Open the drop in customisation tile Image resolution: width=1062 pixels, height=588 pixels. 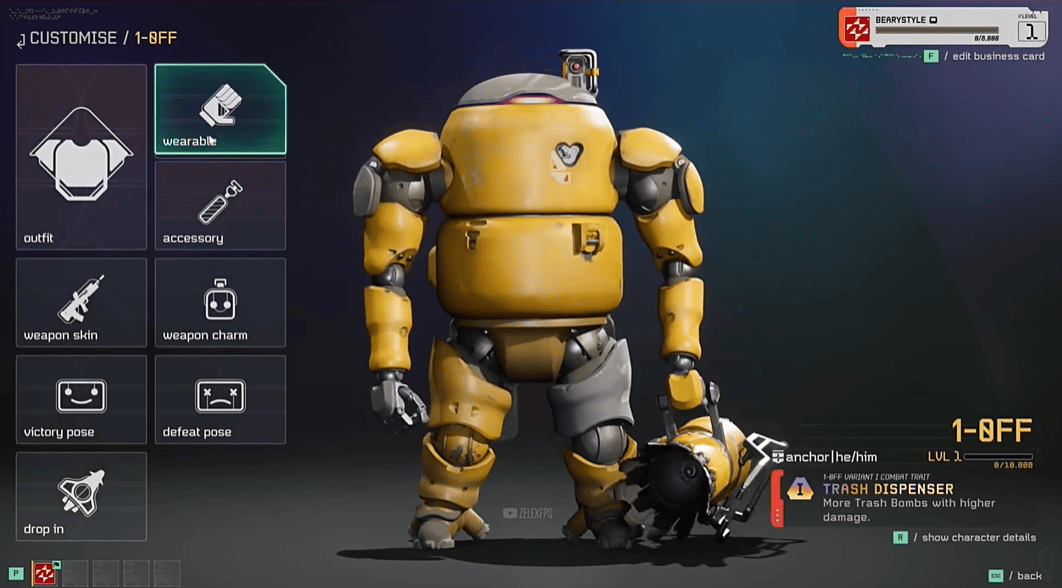[x=81, y=496]
